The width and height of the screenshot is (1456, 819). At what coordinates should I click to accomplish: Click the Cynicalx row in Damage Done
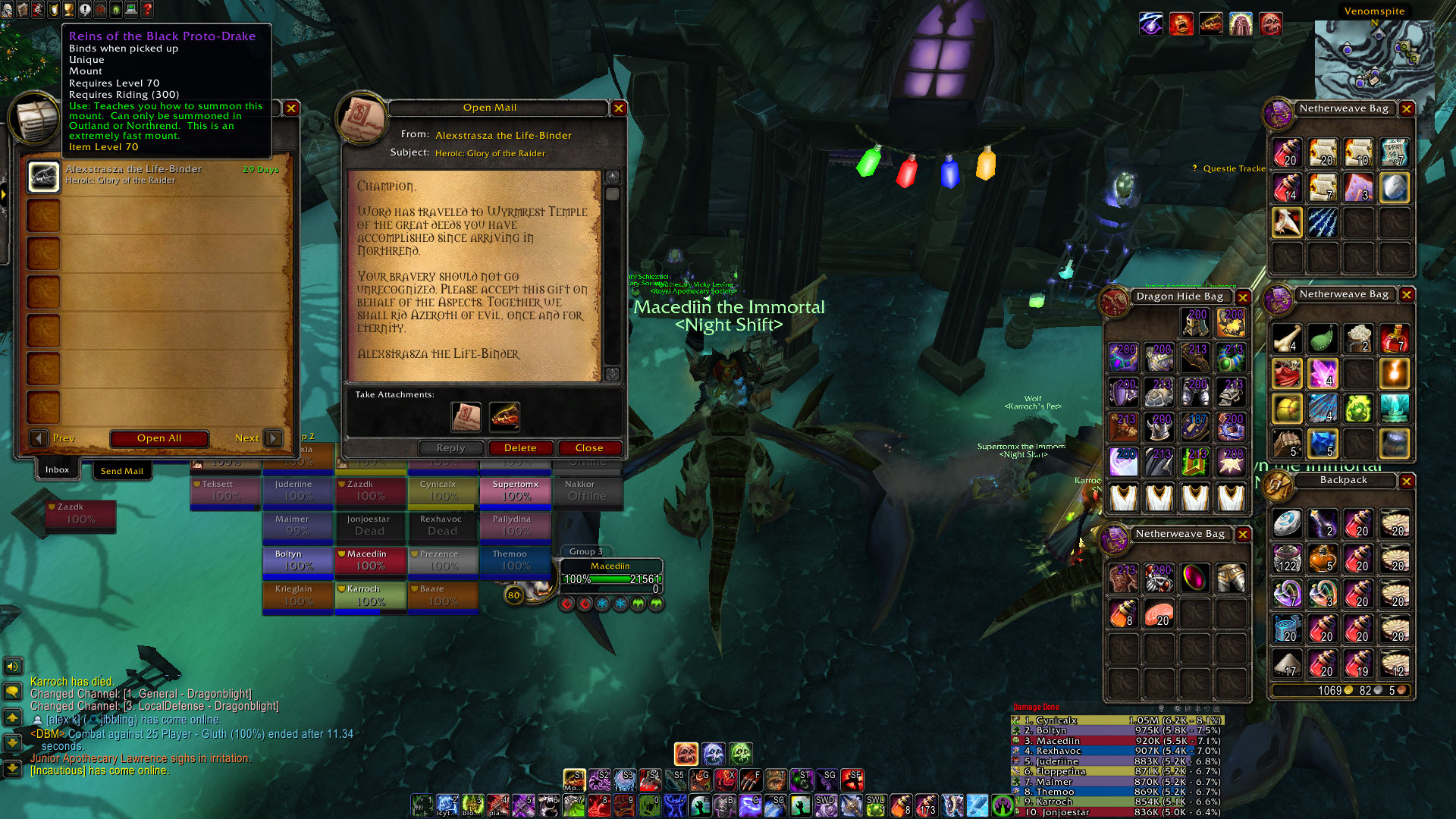[x=1116, y=720]
